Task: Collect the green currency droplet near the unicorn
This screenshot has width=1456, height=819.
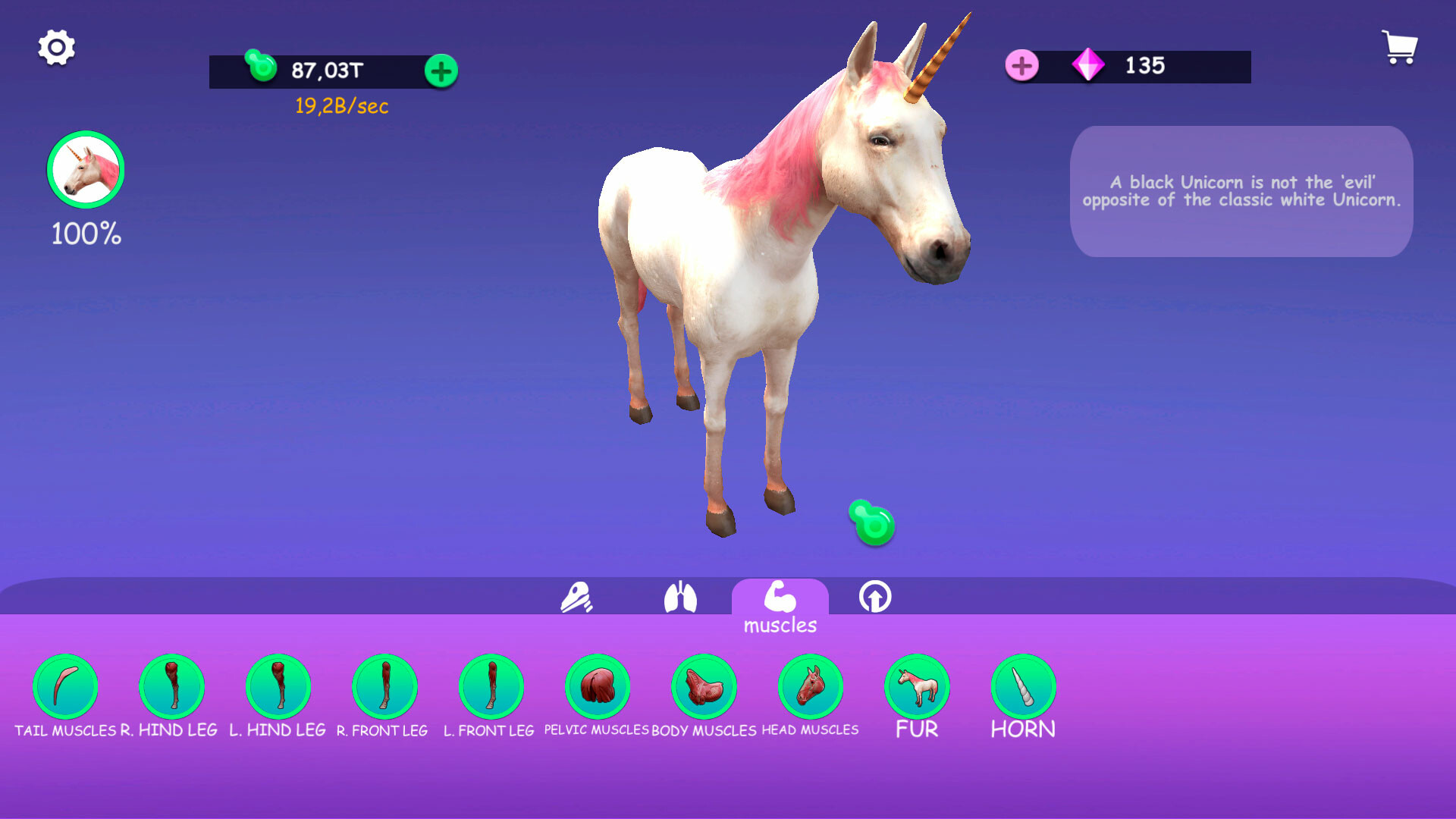Action: tap(871, 522)
